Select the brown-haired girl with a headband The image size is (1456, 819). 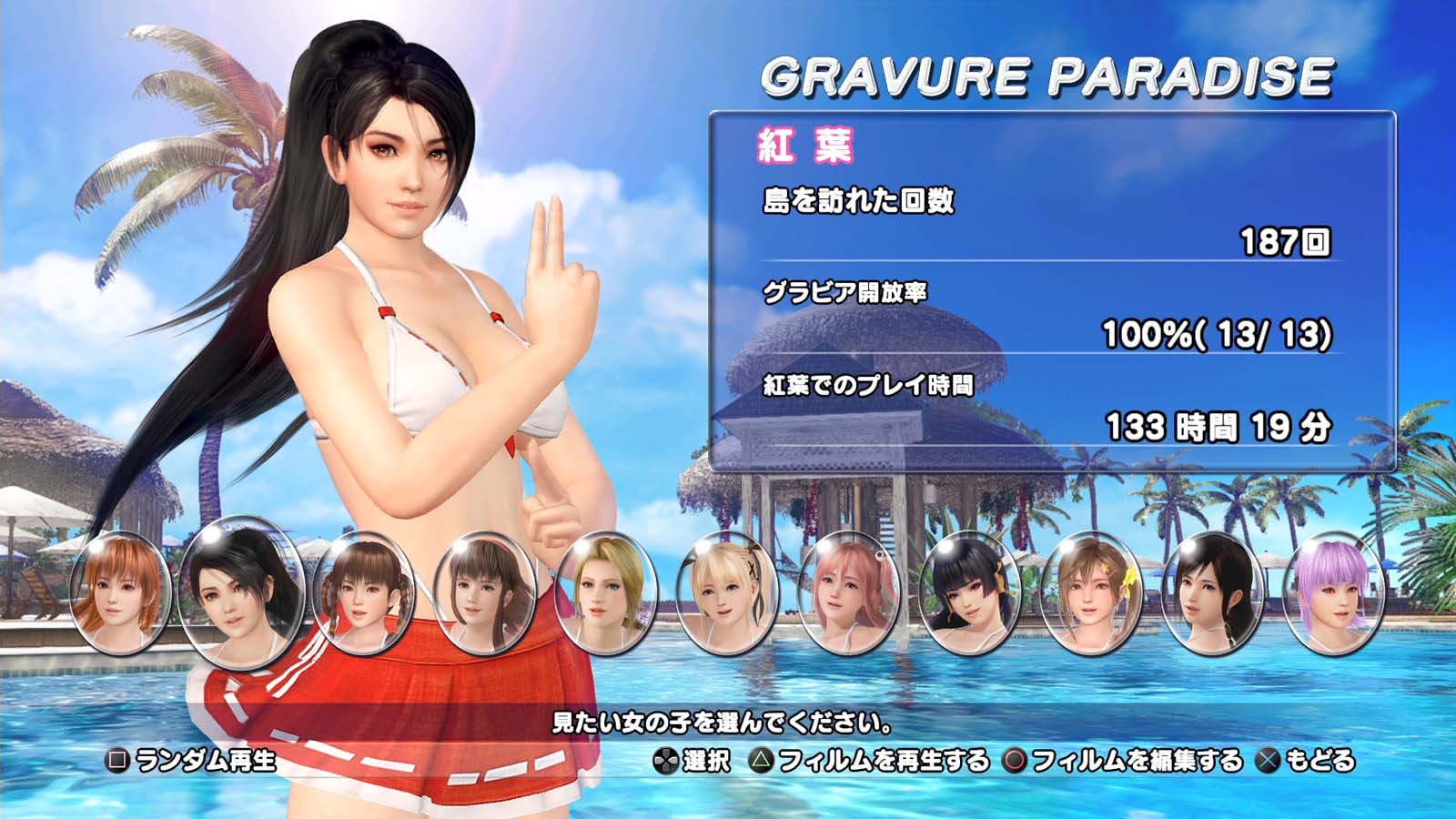tap(484, 591)
